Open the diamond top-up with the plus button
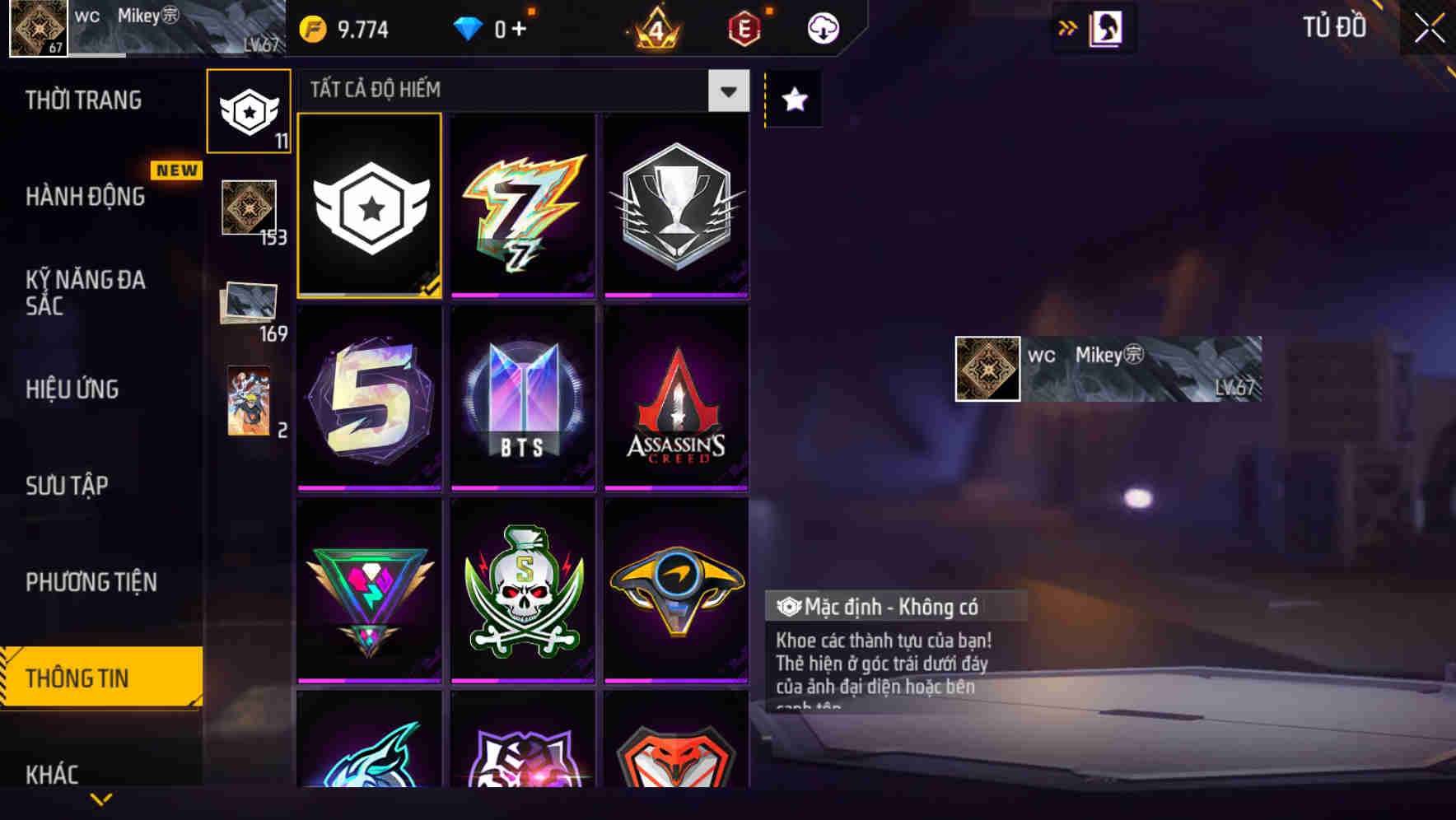 (517, 27)
